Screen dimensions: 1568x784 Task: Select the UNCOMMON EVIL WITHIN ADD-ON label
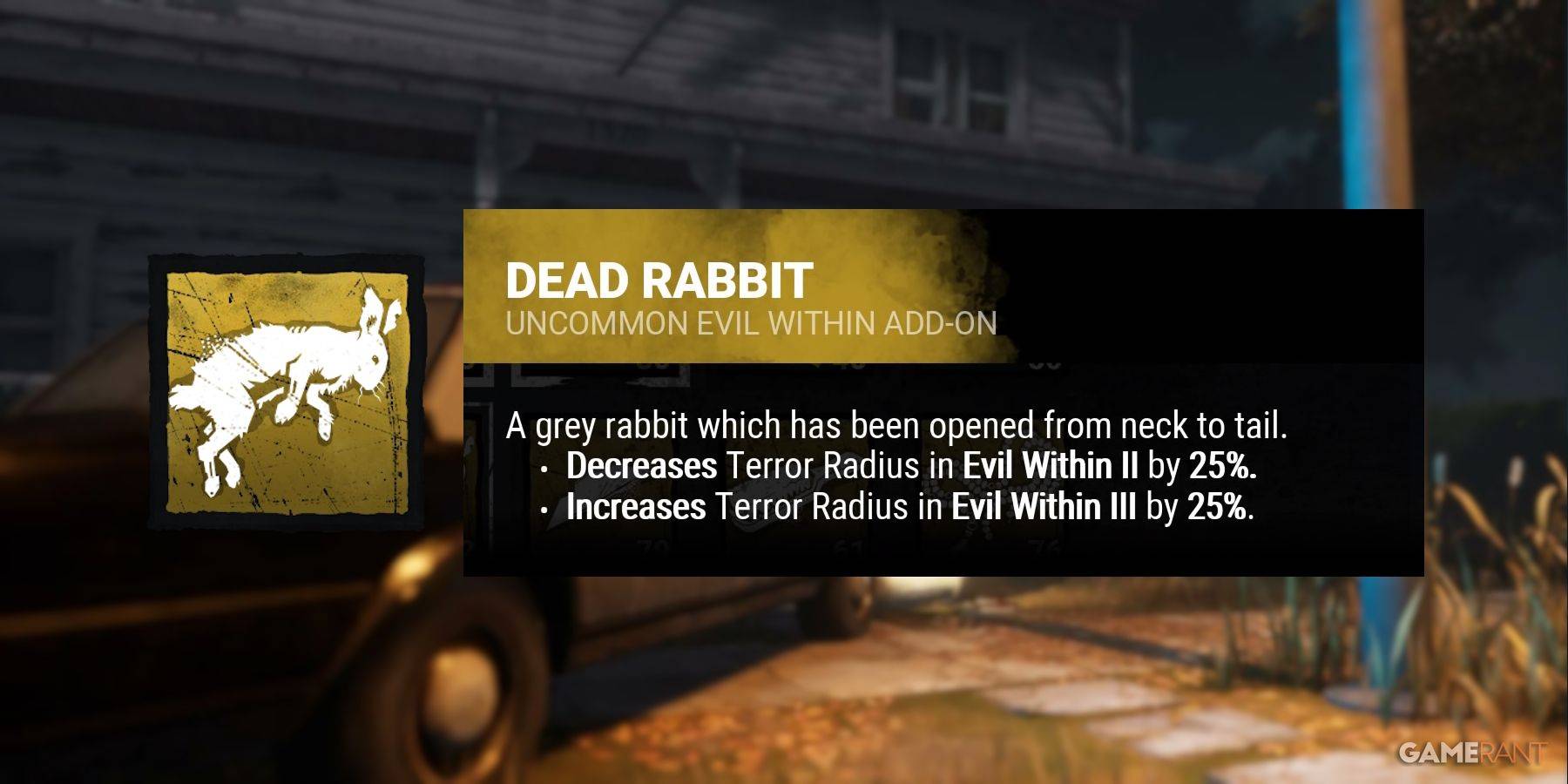pyautogui.click(x=756, y=323)
